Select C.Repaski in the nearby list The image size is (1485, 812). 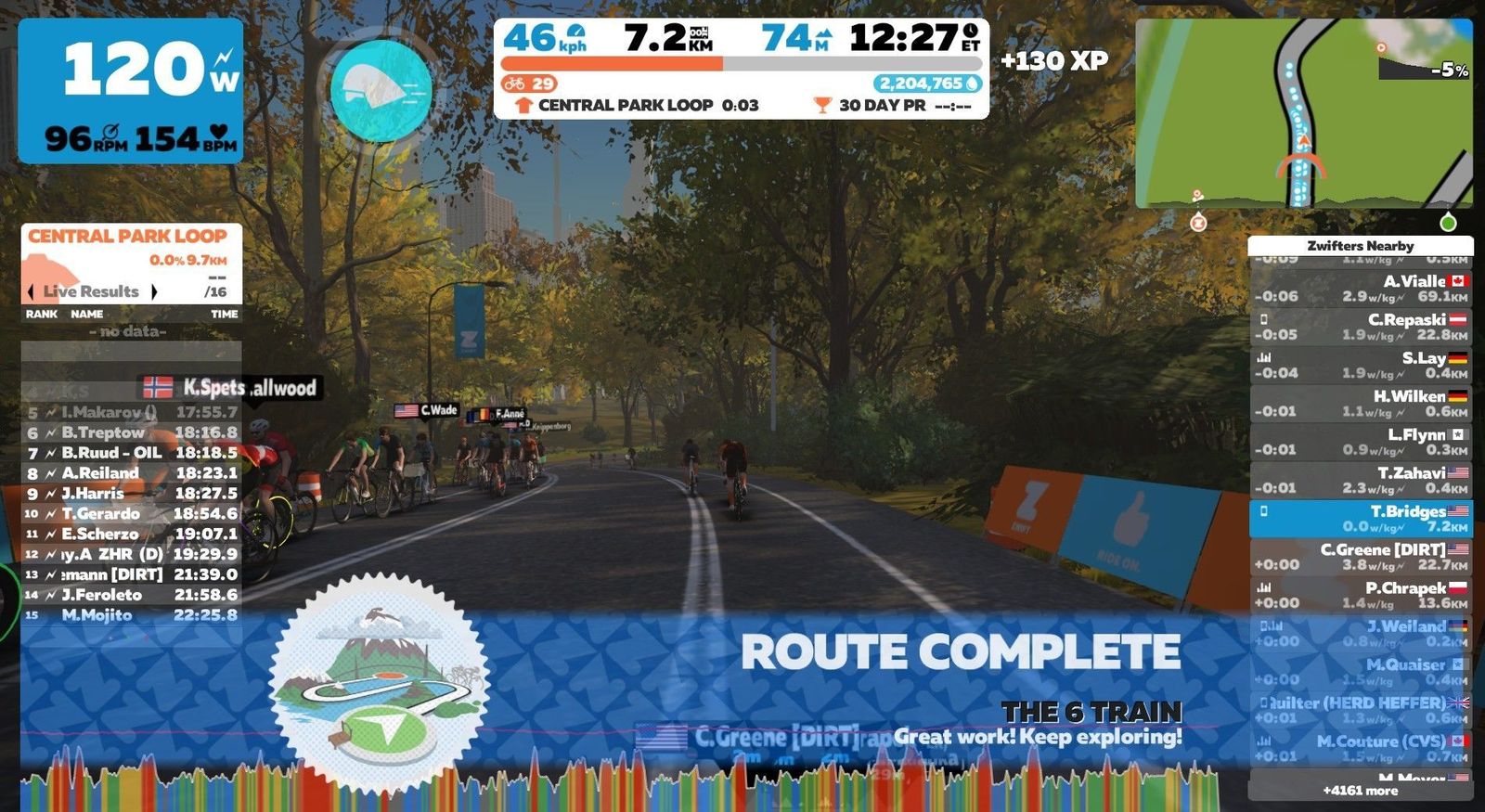1360,327
